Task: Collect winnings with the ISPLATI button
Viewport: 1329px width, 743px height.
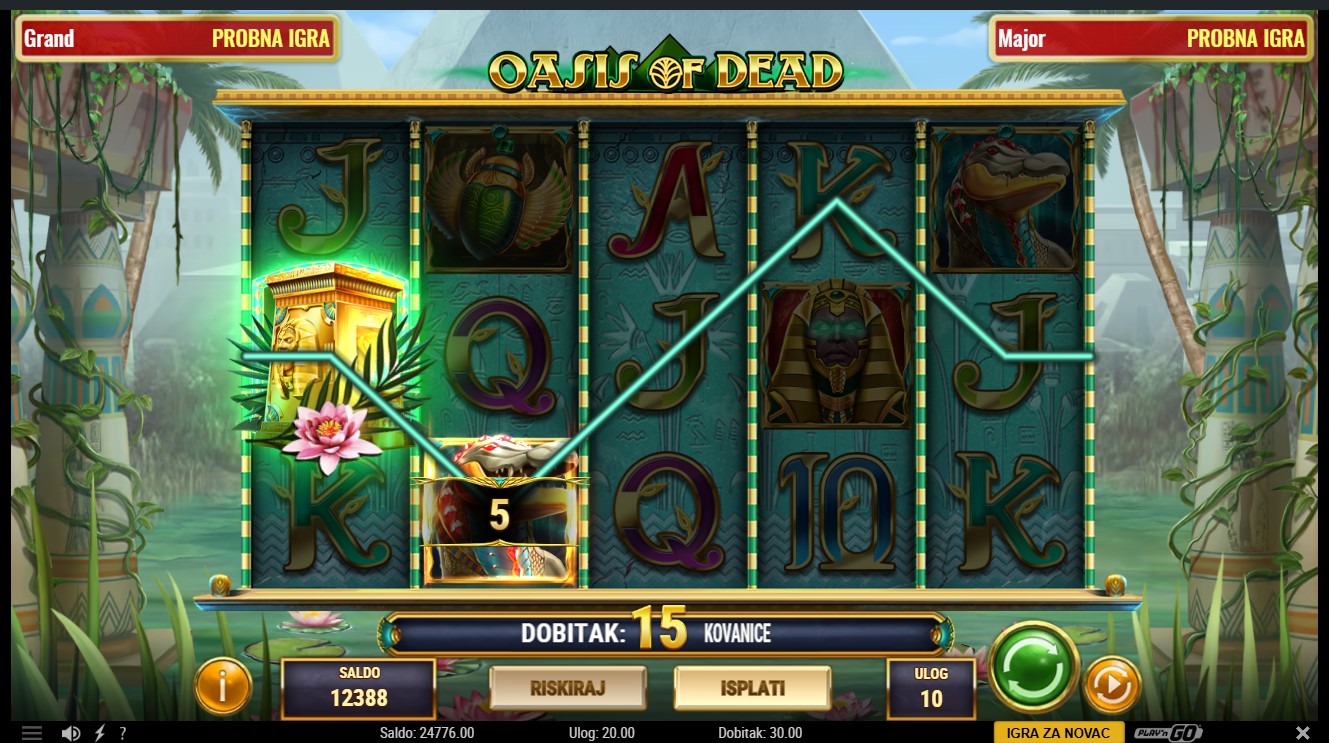Action: coord(752,688)
